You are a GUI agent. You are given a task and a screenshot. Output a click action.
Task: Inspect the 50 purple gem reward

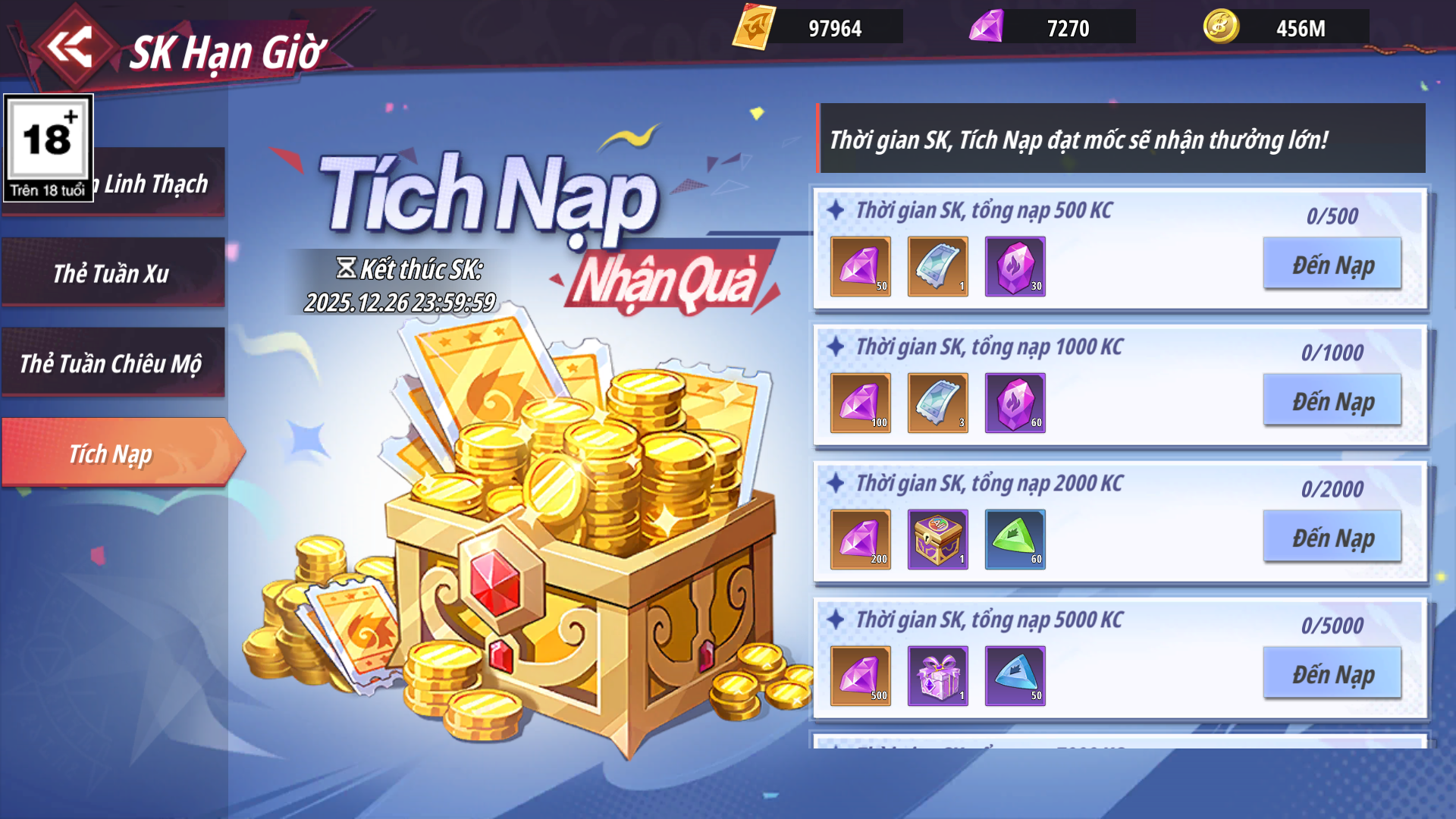coord(860,266)
